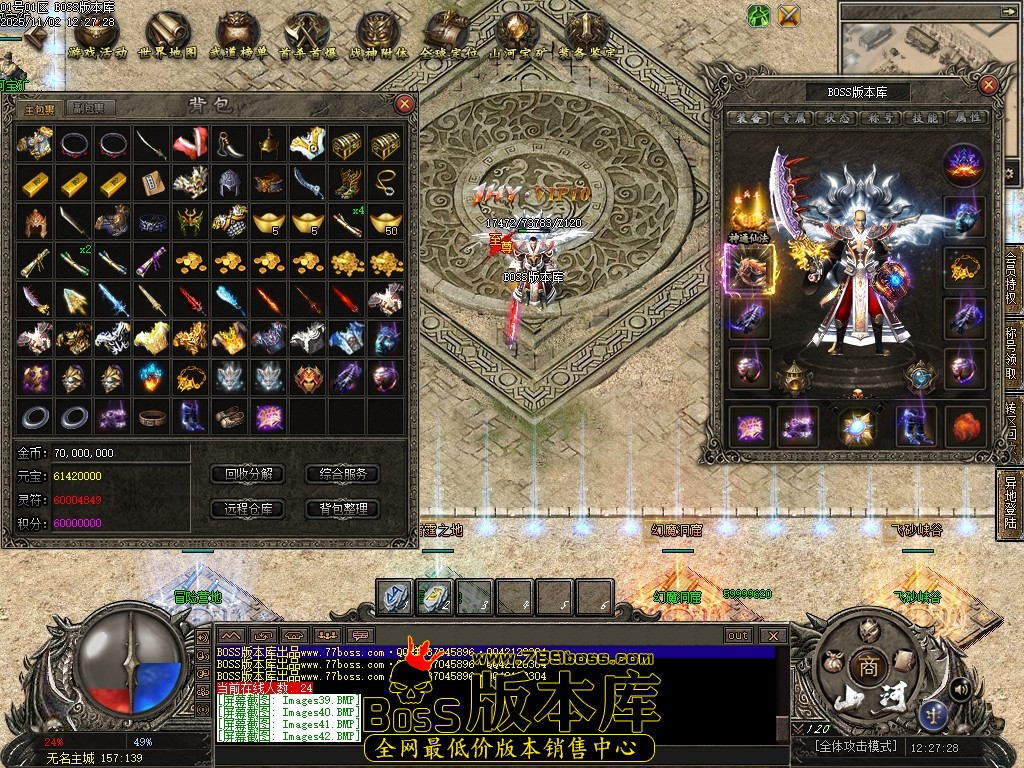Open the 游戏活动 game events menu

click(98, 35)
